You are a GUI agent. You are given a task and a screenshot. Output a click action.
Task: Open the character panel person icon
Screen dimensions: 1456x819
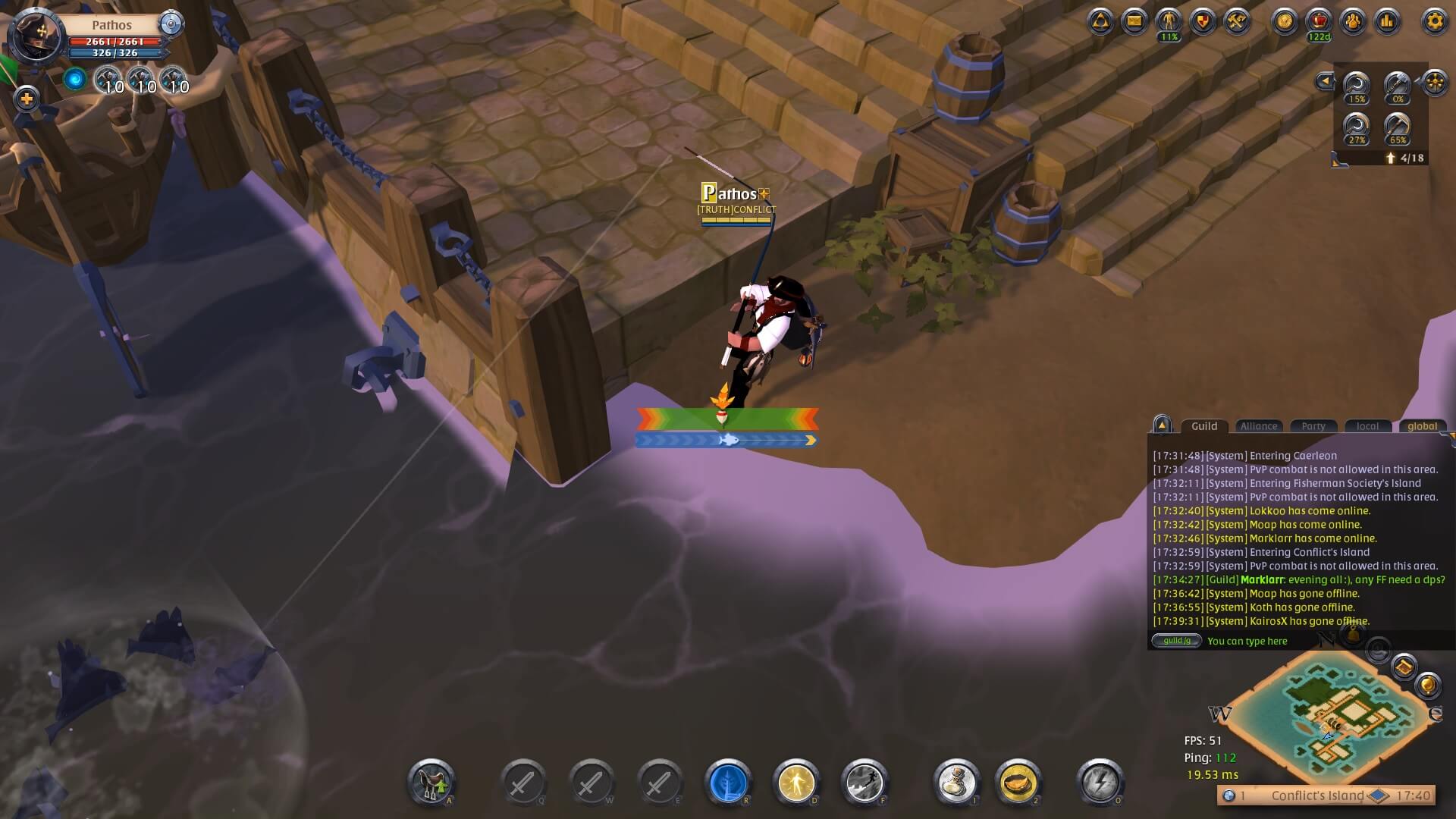(x=1169, y=23)
